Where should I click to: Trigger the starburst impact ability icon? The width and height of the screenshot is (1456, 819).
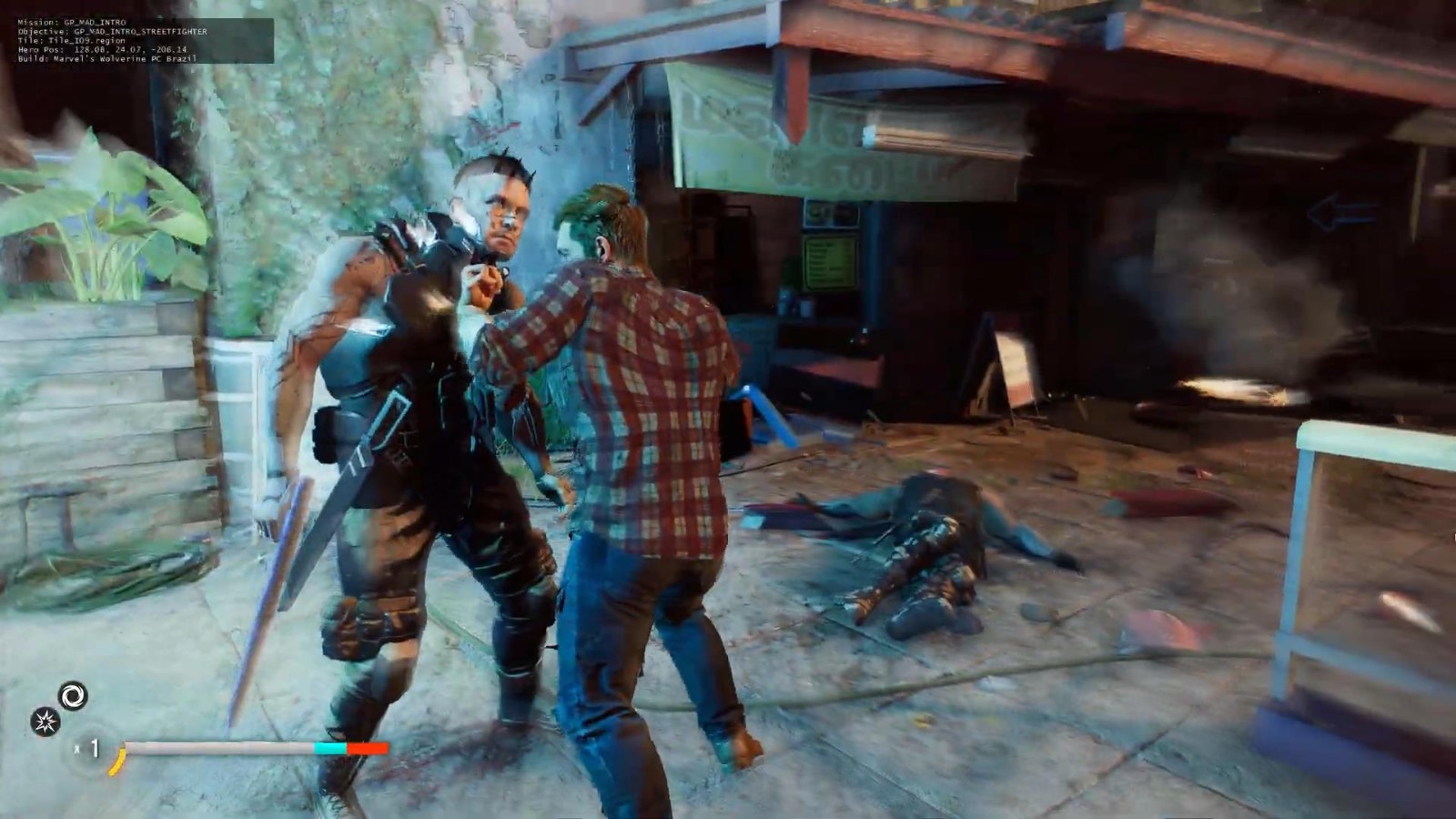45,723
